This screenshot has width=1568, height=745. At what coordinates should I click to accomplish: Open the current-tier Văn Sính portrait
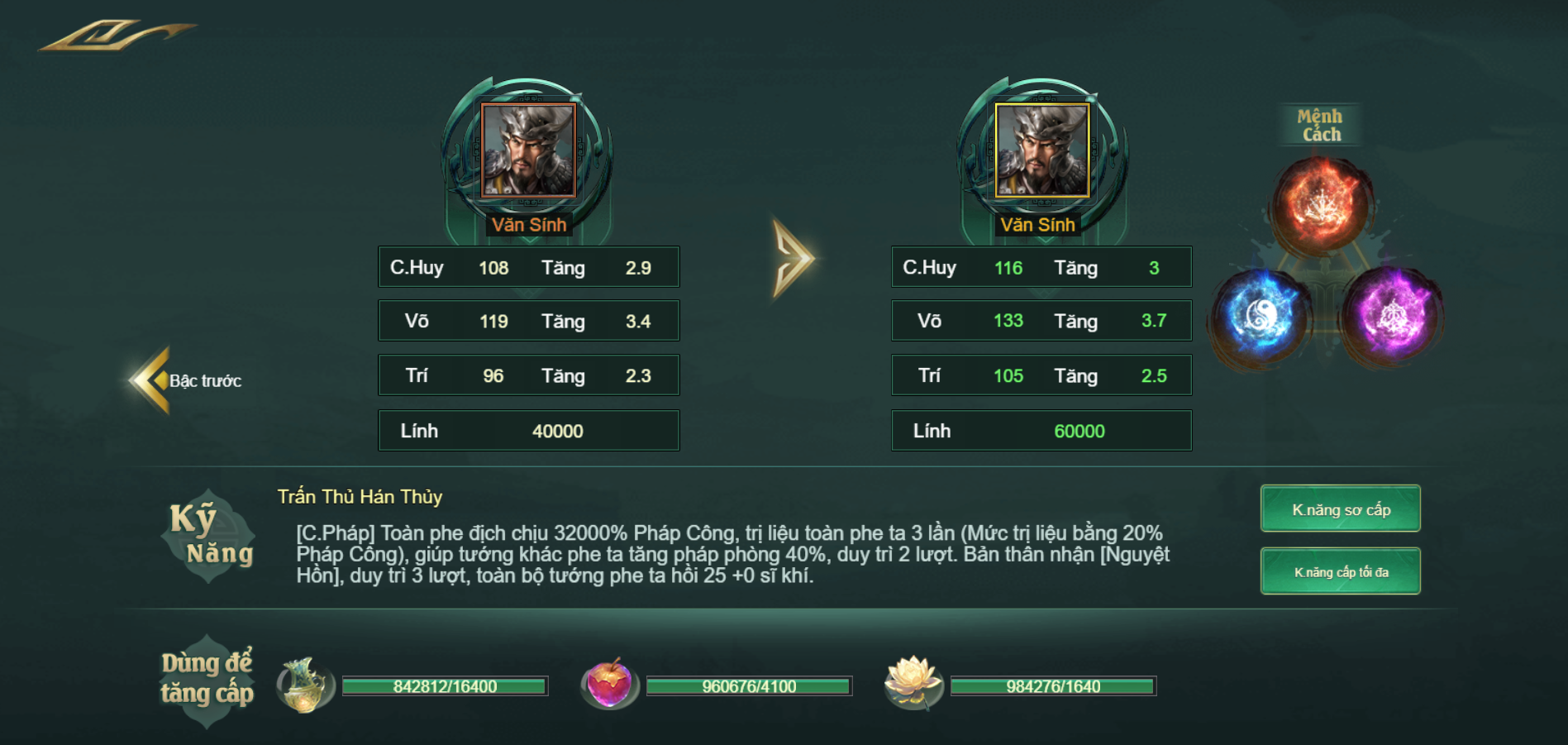[x=528, y=150]
